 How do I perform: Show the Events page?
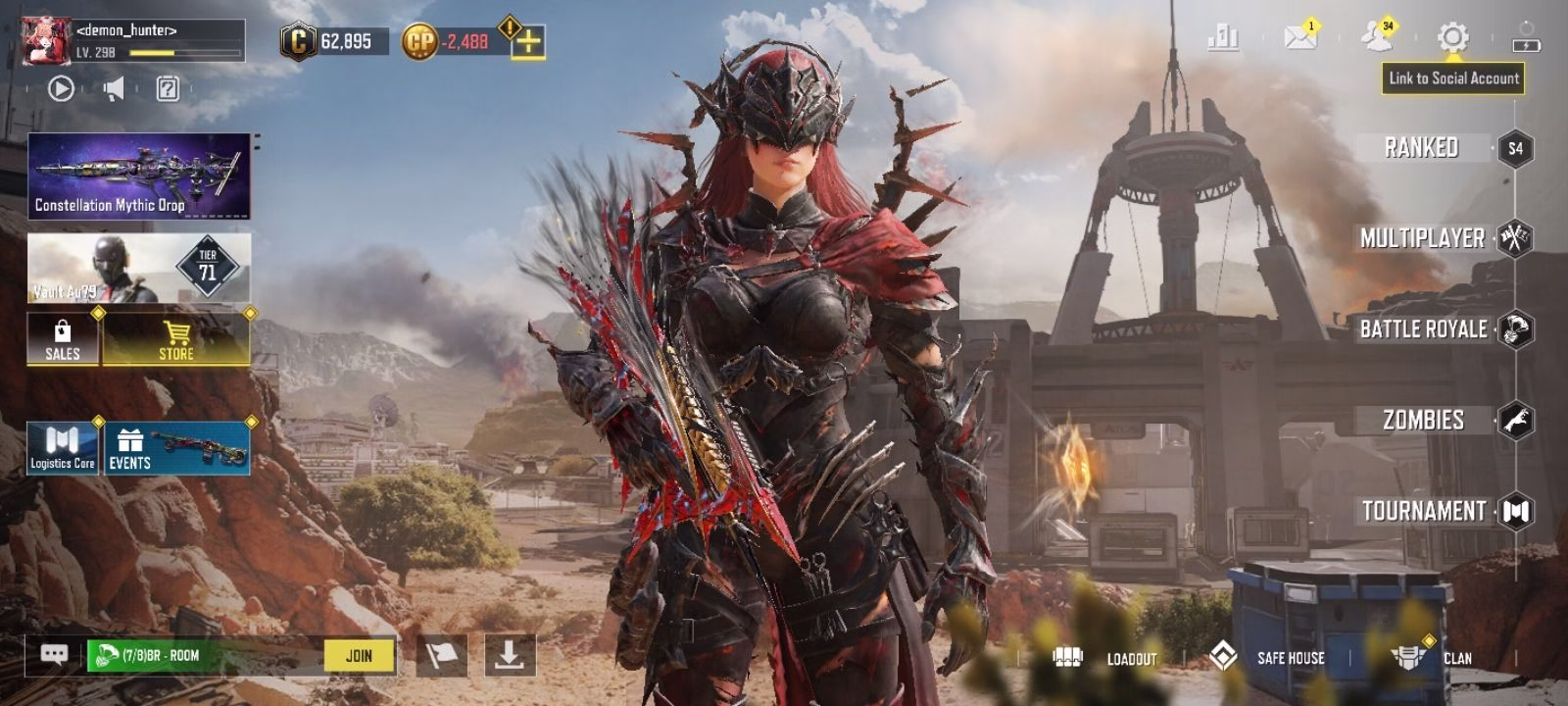click(176, 448)
